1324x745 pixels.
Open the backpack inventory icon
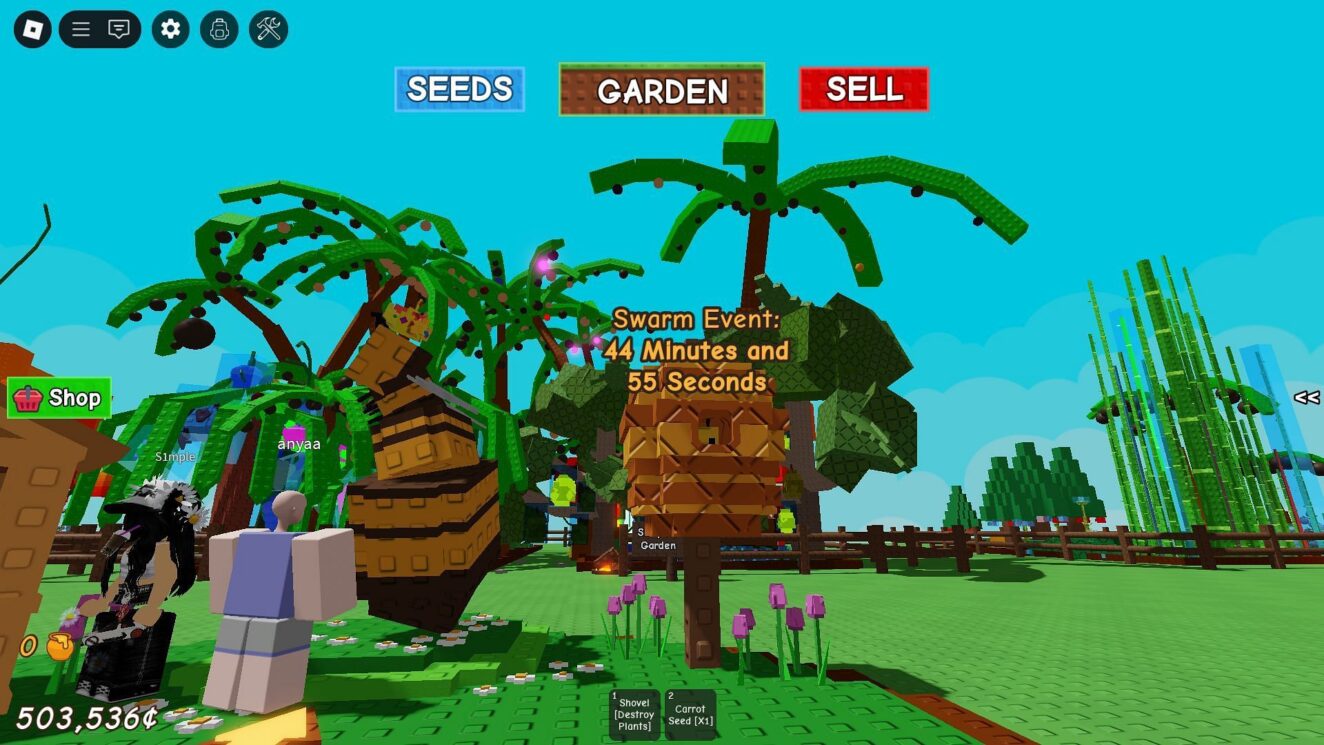click(x=218, y=29)
